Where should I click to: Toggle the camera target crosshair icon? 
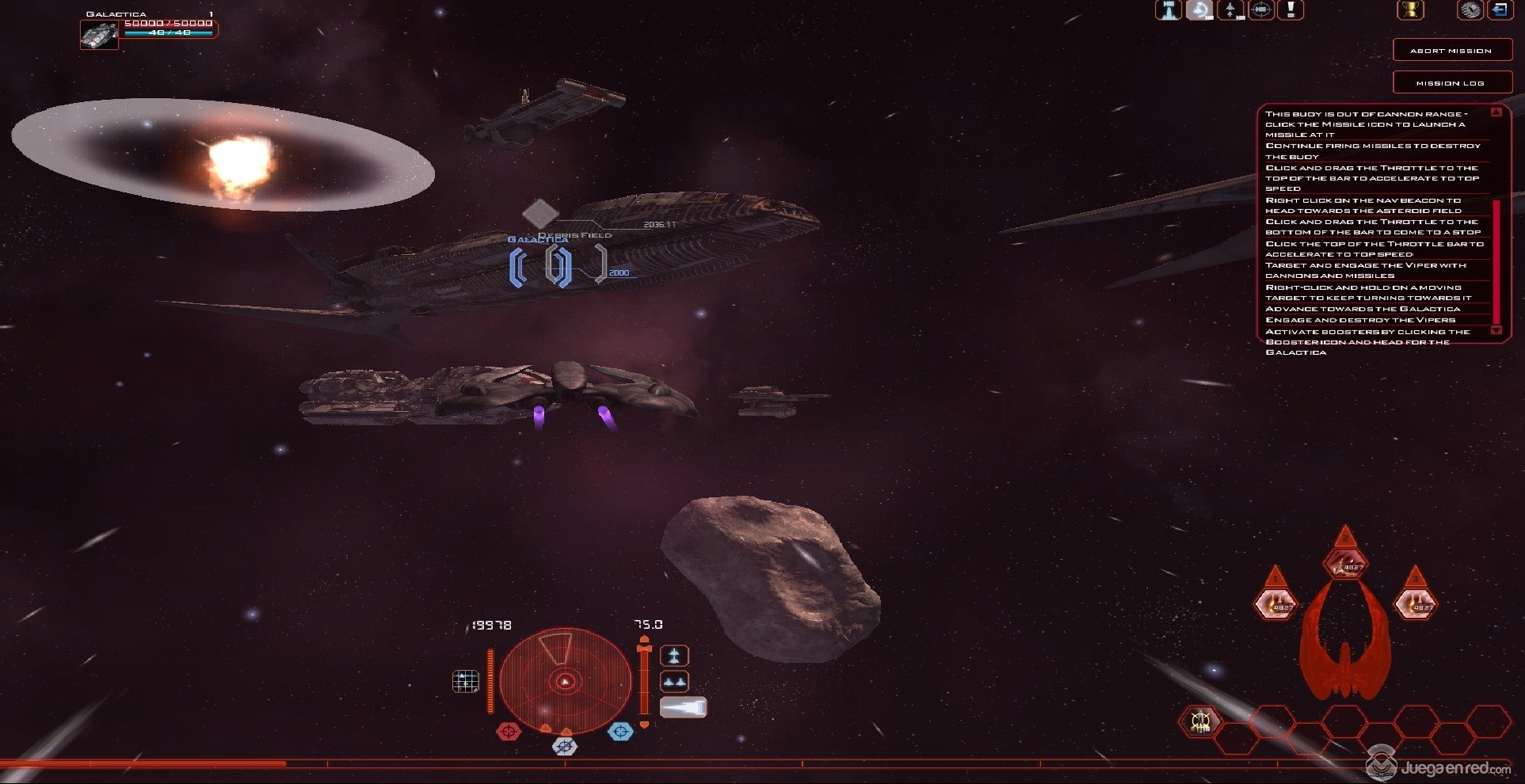(1261, 10)
